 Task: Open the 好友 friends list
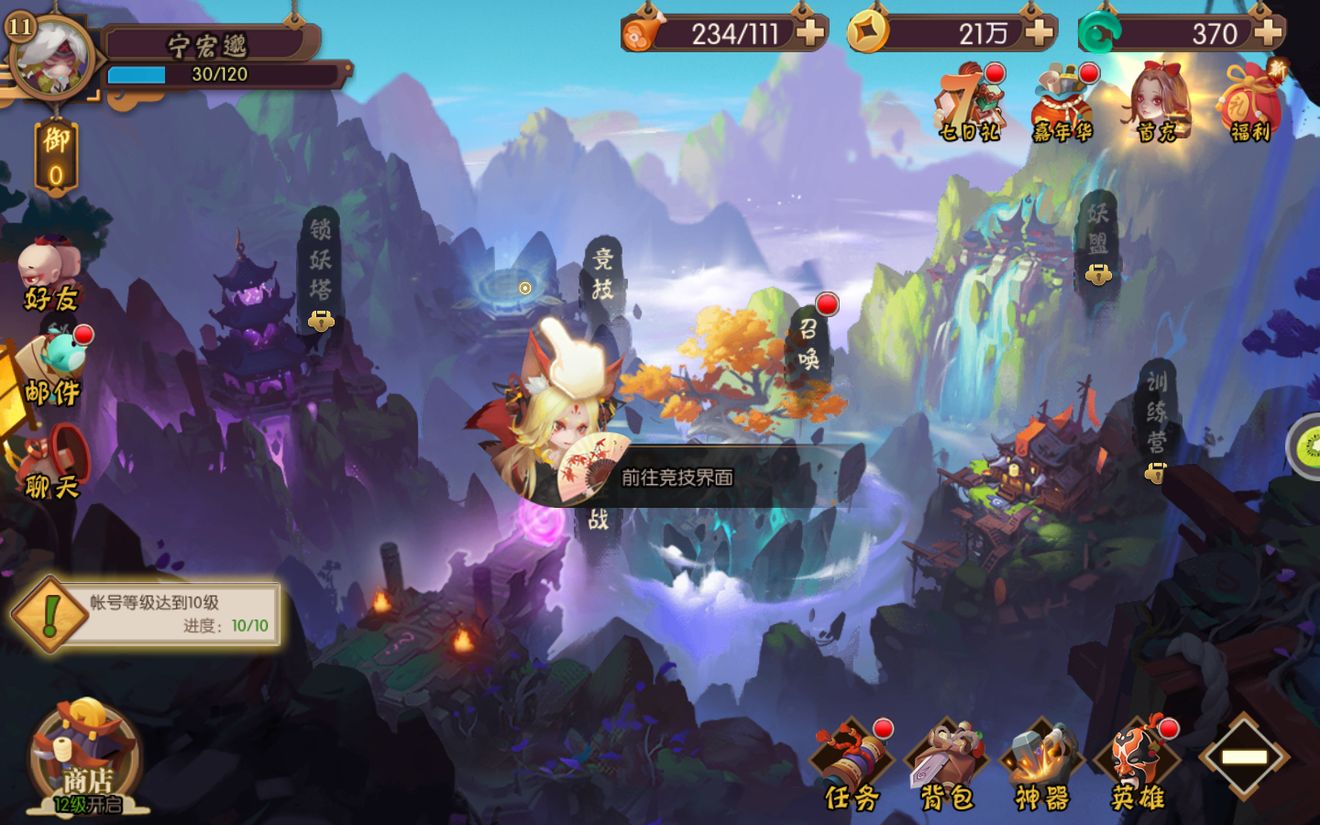pyautogui.click(x=50, y=272)
